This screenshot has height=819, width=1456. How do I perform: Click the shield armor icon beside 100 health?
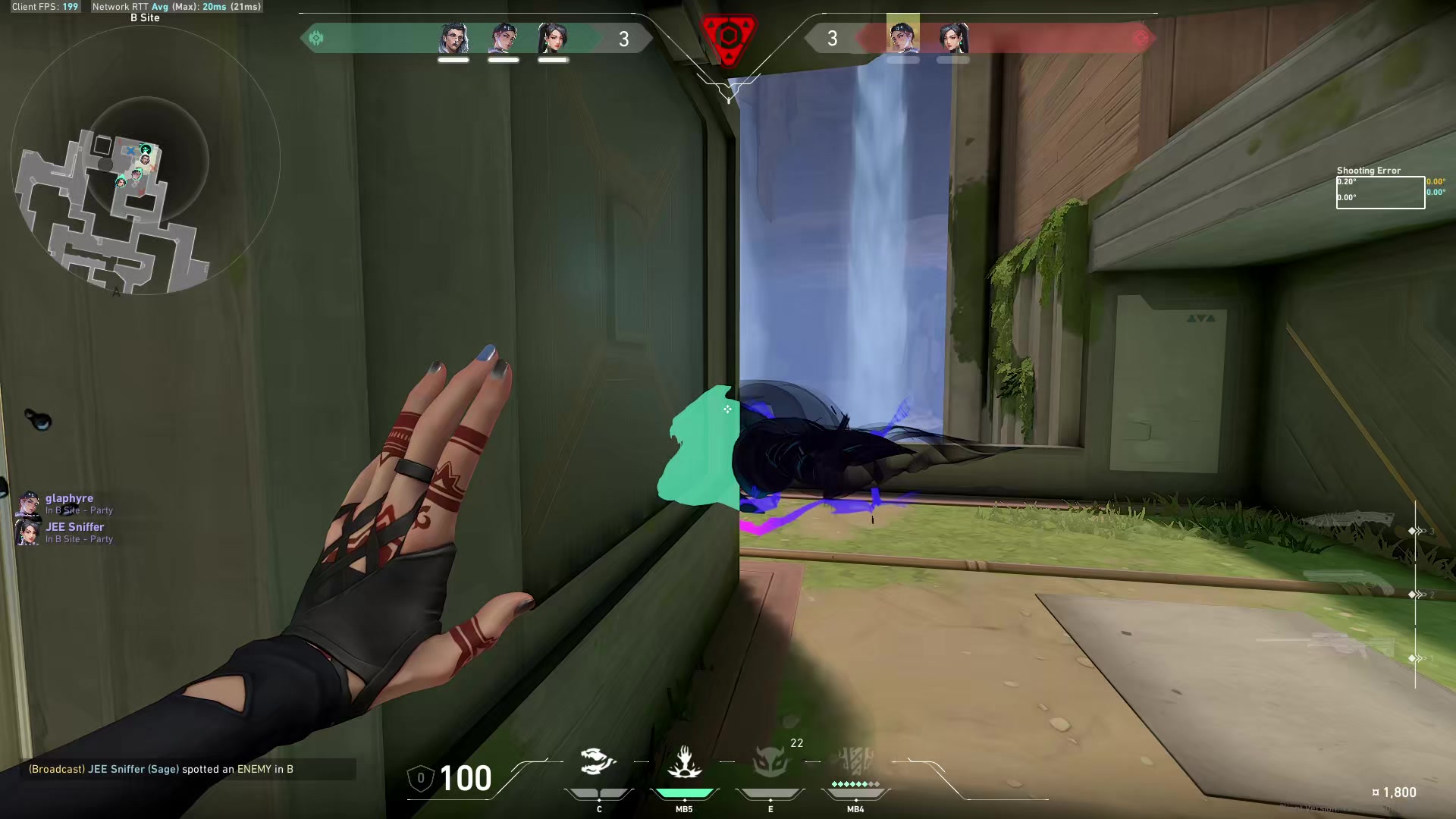pos(422,778)
